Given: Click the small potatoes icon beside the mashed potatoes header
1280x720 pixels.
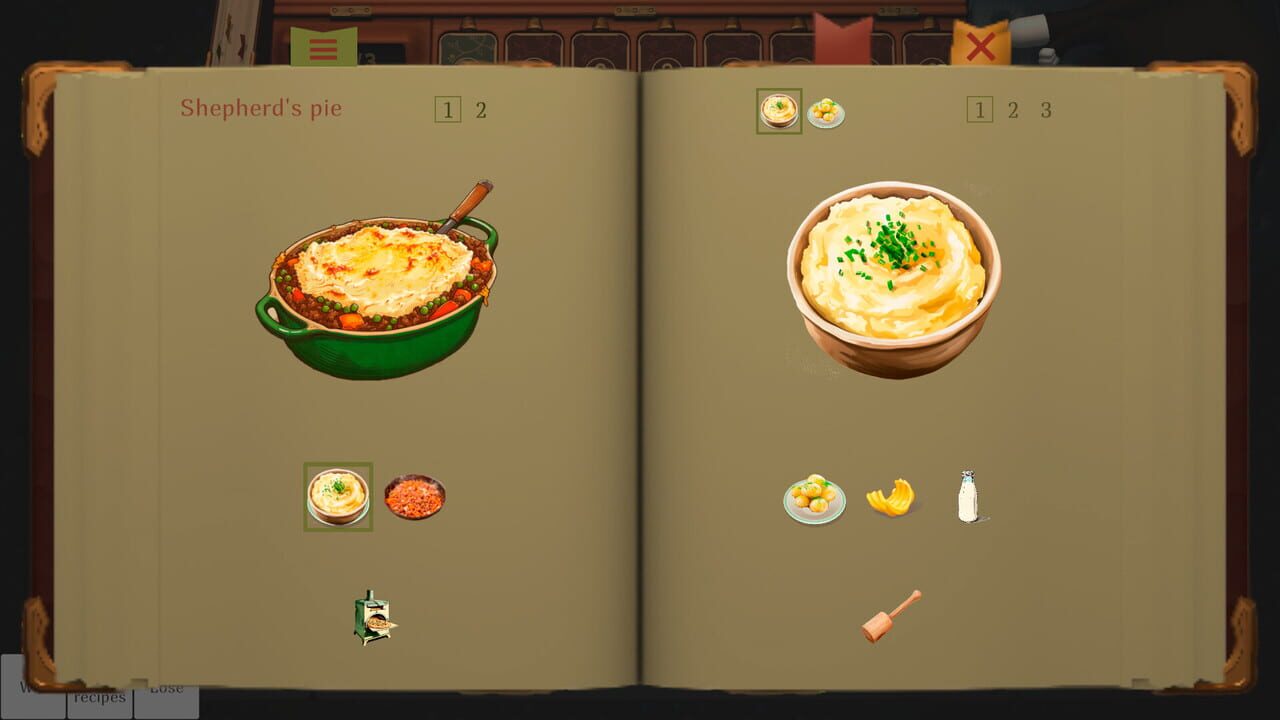Looking at the screenshot, I should point(828,112).
